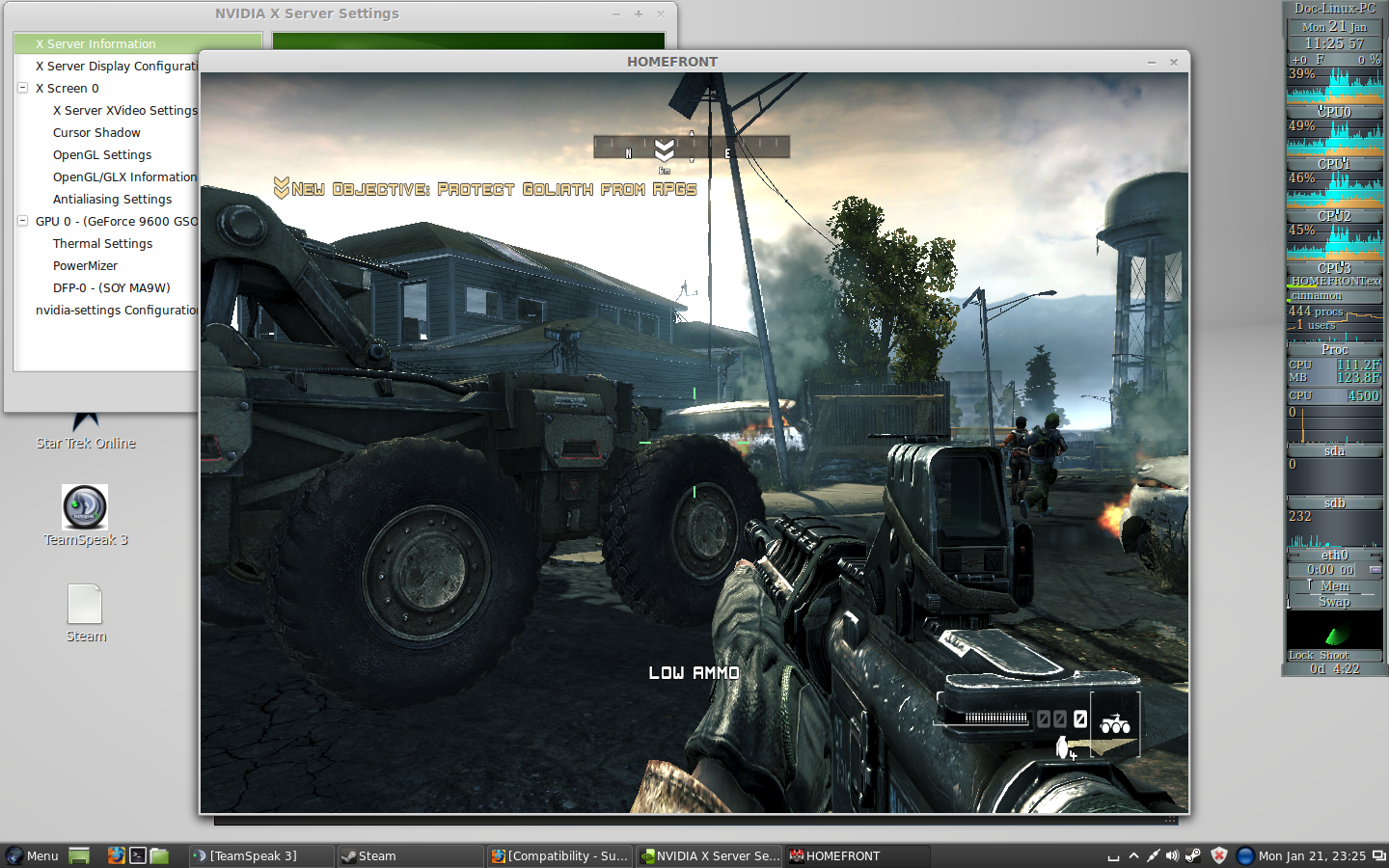
Task: Collapse the X Screen 0 tree branch
Action: (x=21, y=88)
